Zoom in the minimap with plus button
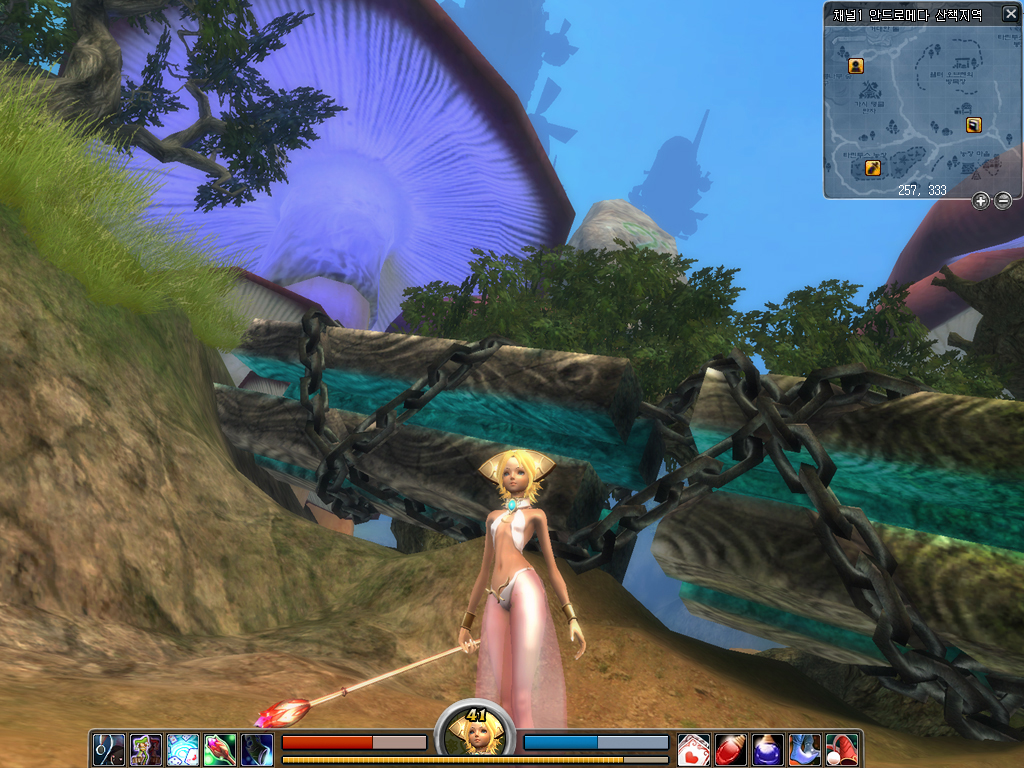 coord(981,201)
